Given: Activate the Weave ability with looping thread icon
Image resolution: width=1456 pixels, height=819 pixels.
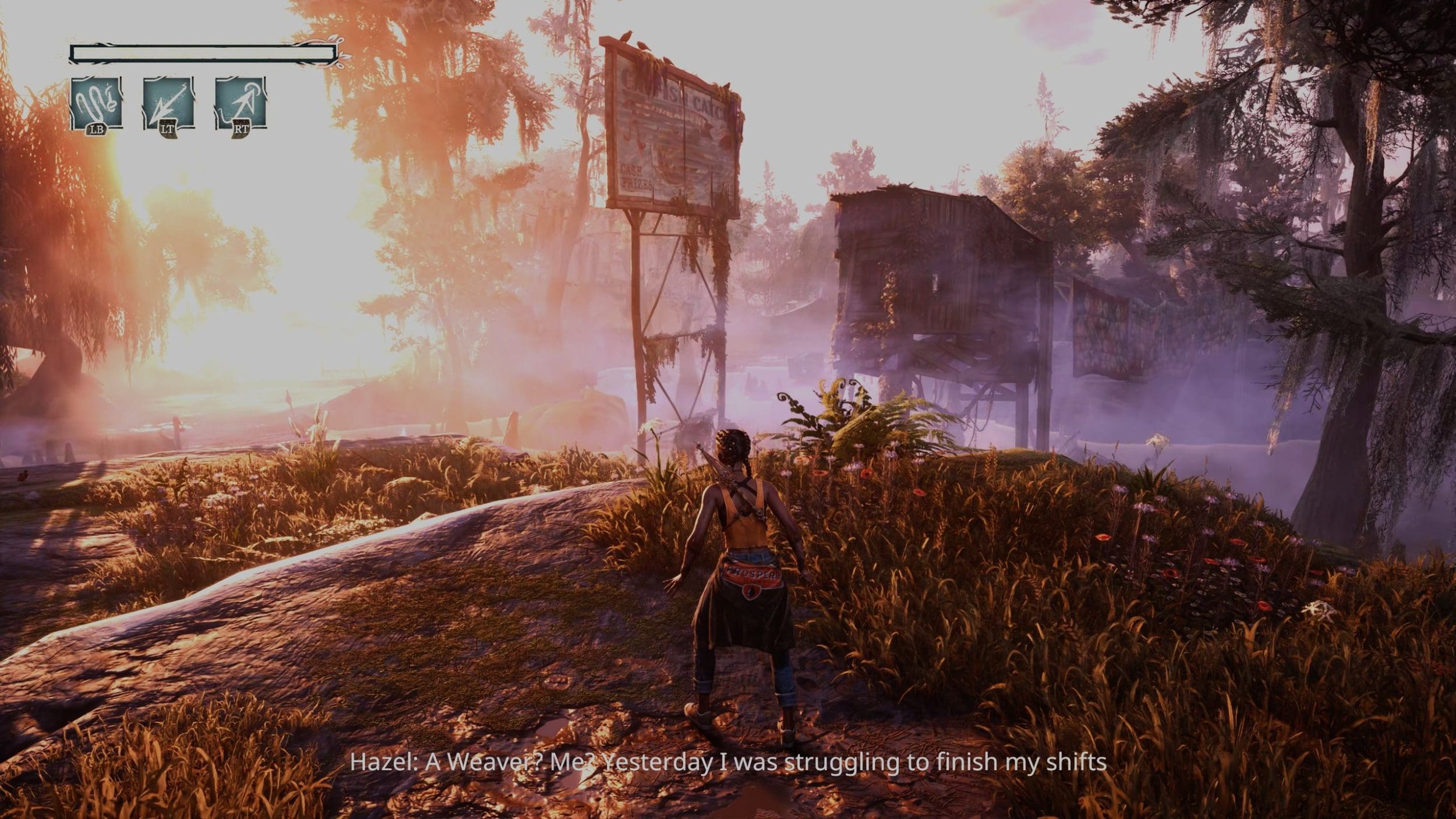Looking at the screenshot, I should [x=96, y=104].
